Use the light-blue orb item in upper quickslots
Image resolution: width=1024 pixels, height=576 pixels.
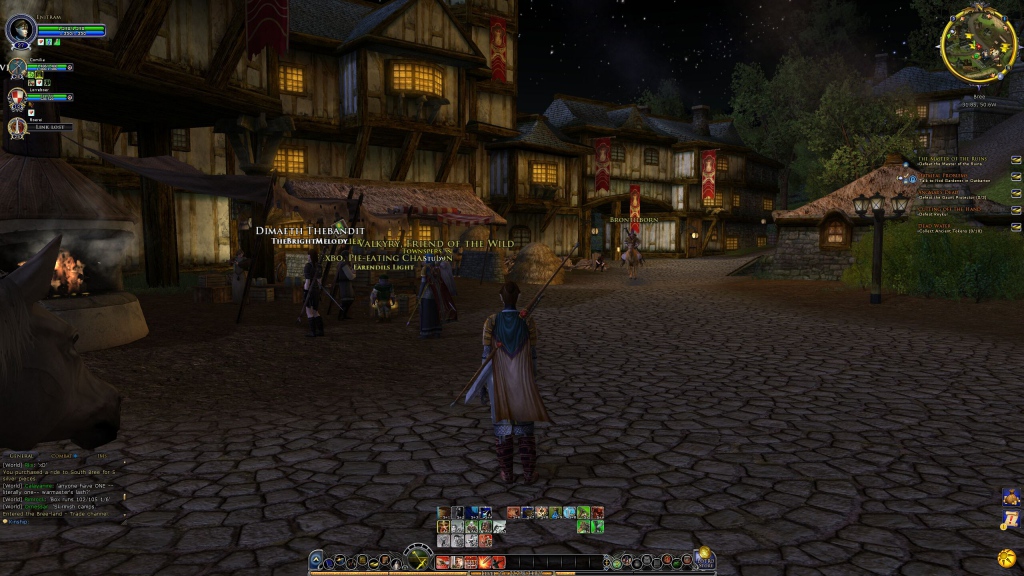pyautogui.click(x=569, y=513)
